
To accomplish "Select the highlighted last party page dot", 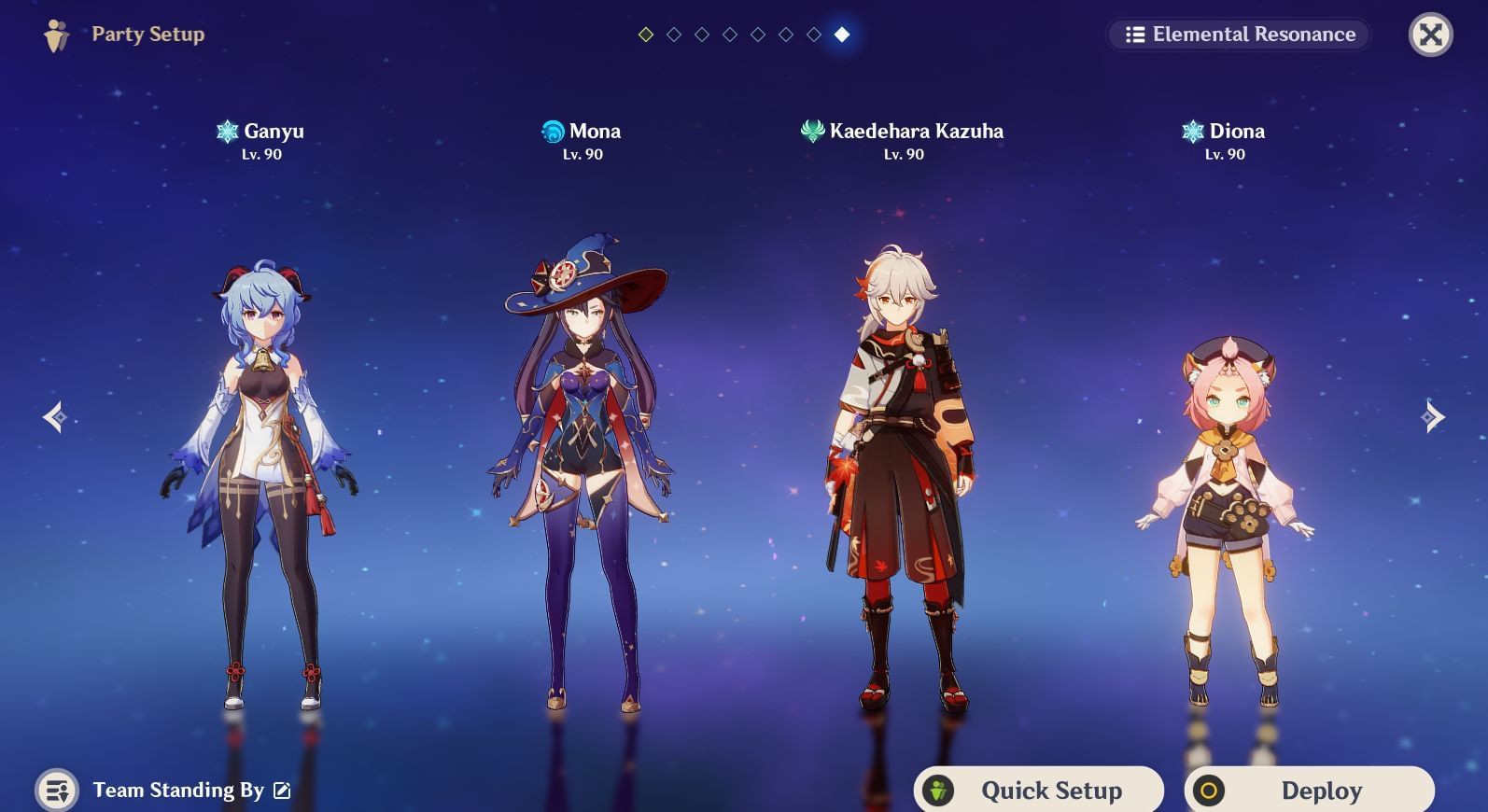I will click(842, 35).
